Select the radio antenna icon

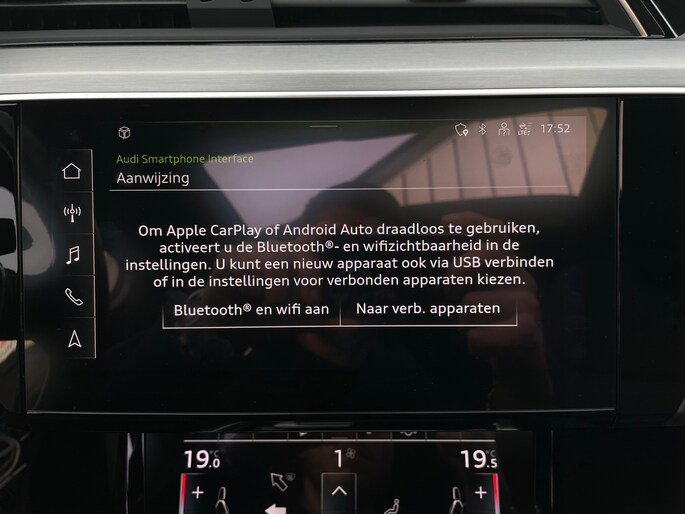coord(72,212)
